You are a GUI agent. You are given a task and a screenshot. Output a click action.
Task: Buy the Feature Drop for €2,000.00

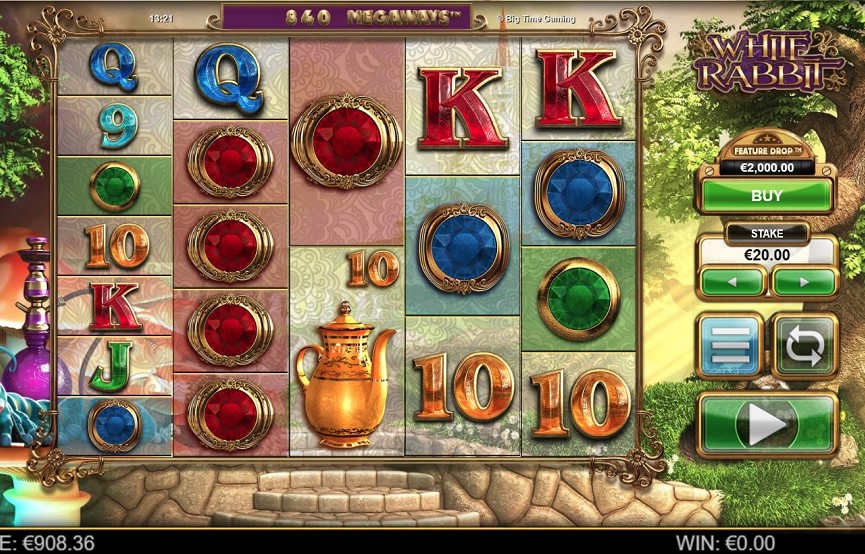pos(766,196)
